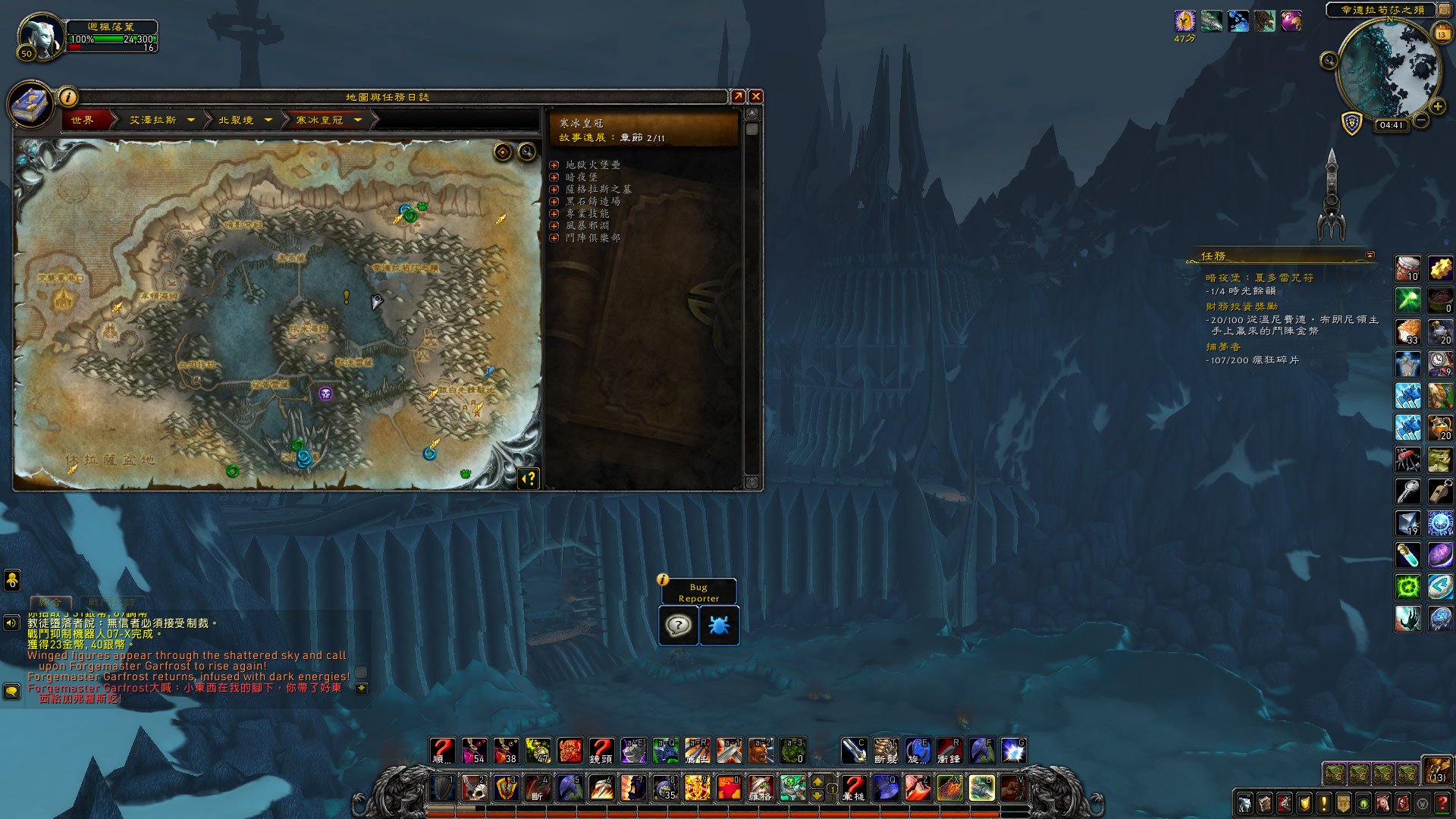Maximize the map window with the arrow button
Image resolution: width=1456 pixels, height=819 pixels.
[737, 96]
